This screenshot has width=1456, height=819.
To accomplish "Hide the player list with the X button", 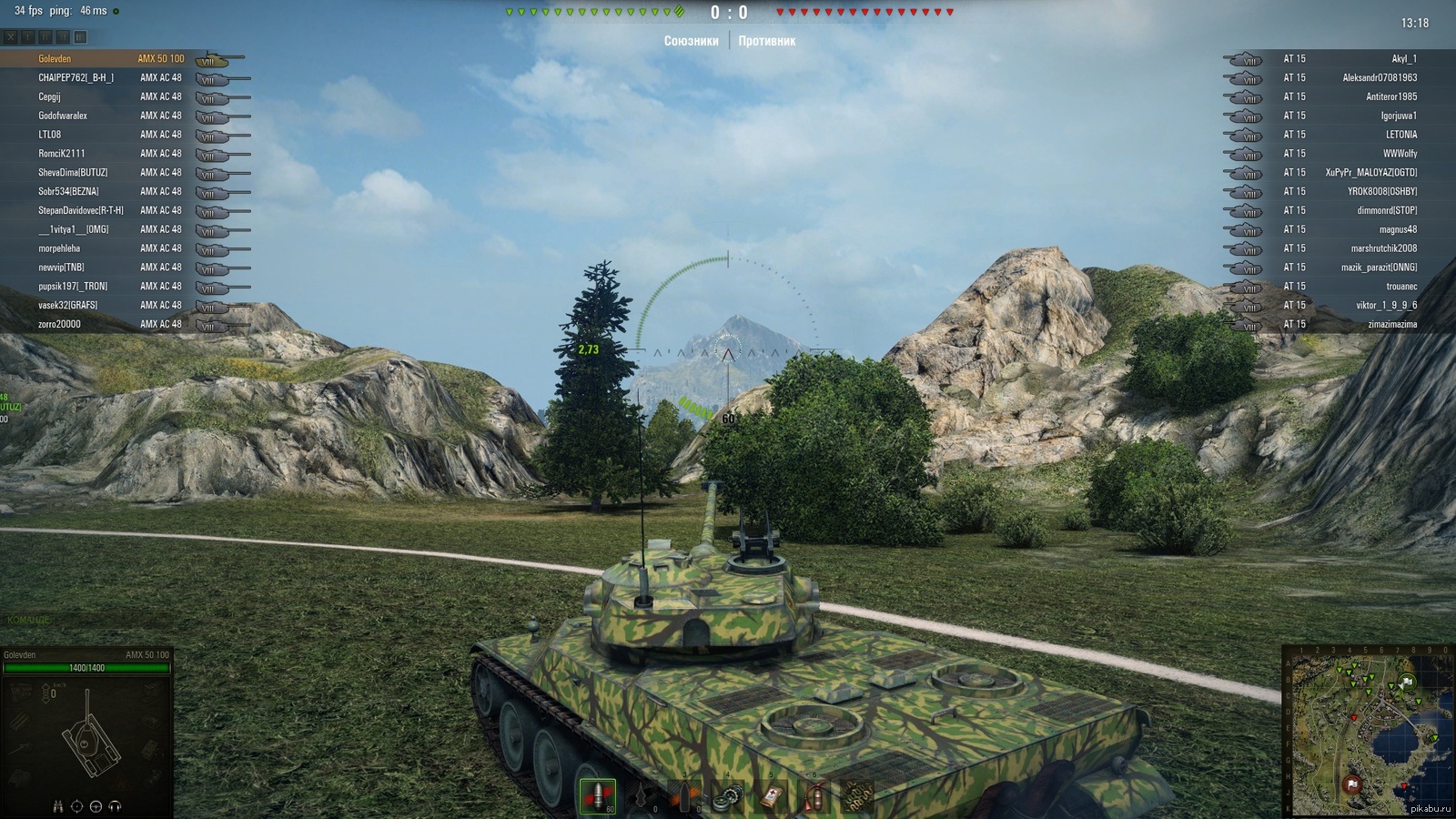I will (10, 37).
